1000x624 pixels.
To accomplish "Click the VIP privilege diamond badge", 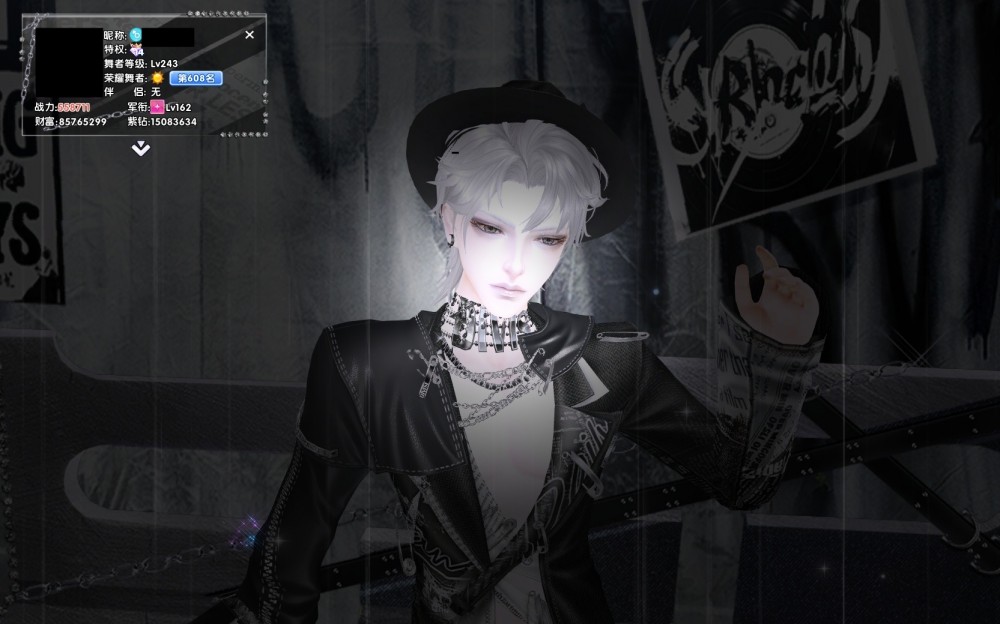I will 136,50.
